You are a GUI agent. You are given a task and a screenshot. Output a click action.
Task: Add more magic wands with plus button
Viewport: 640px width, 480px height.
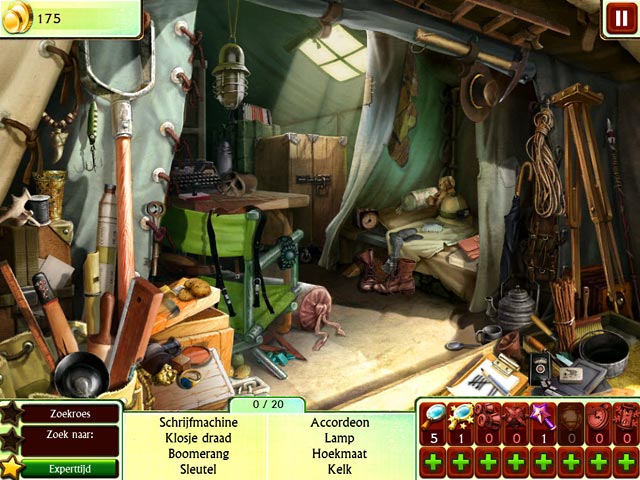[543, 464]
